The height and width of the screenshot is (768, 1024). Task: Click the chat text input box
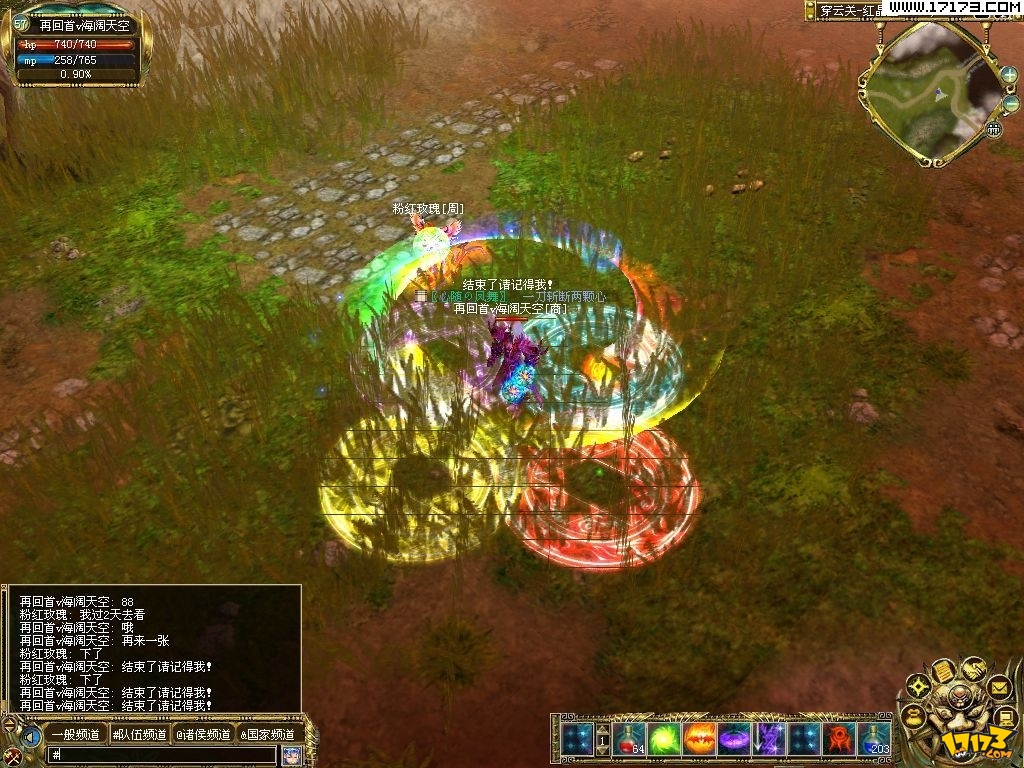pos(160,755)
